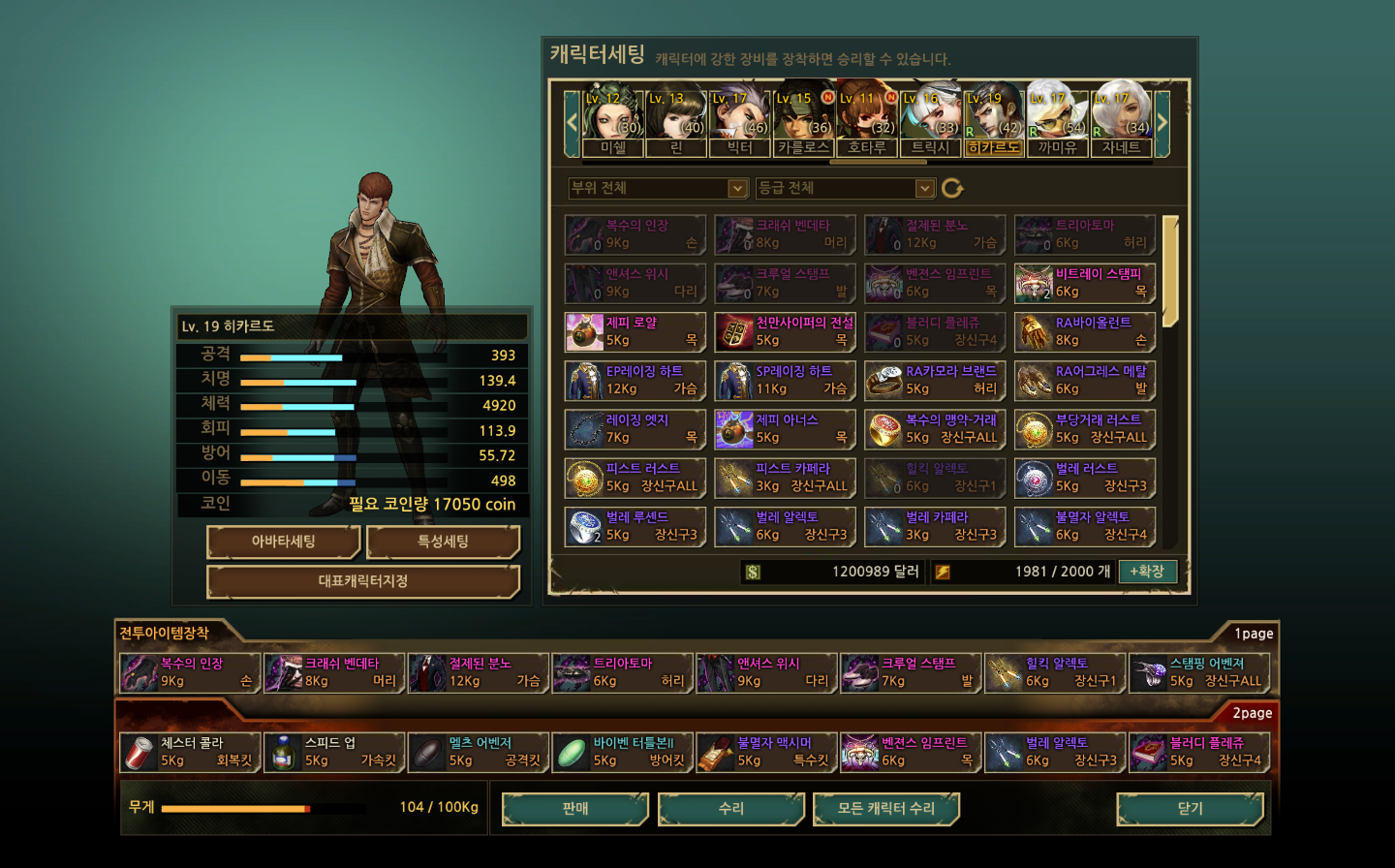Select the 제피 로얄 necklace item
The height and width of the screenshot is (868, 1395).
(635, 331)
